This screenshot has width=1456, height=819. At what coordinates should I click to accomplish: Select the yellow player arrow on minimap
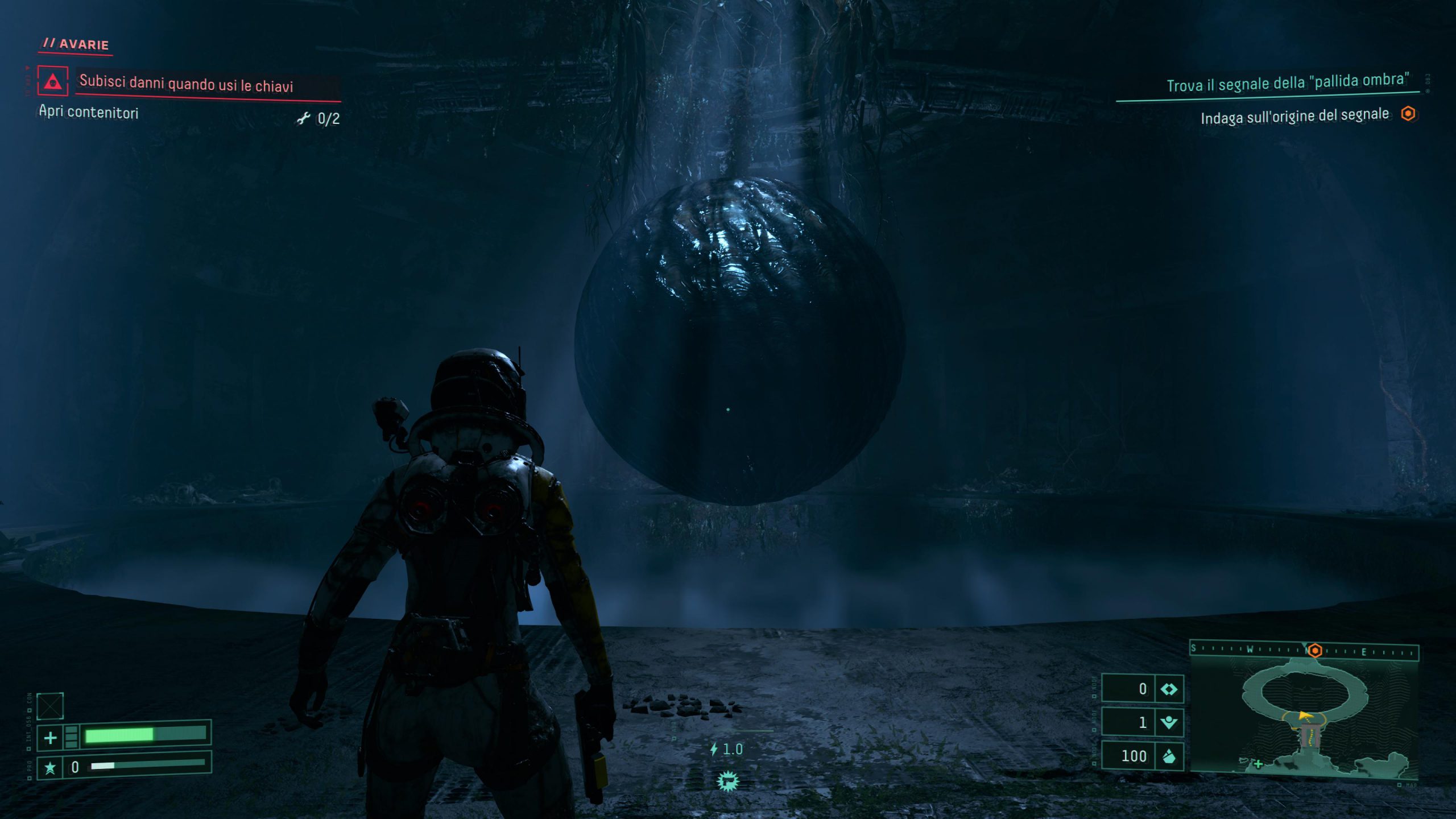click(x=1305, y=715)
